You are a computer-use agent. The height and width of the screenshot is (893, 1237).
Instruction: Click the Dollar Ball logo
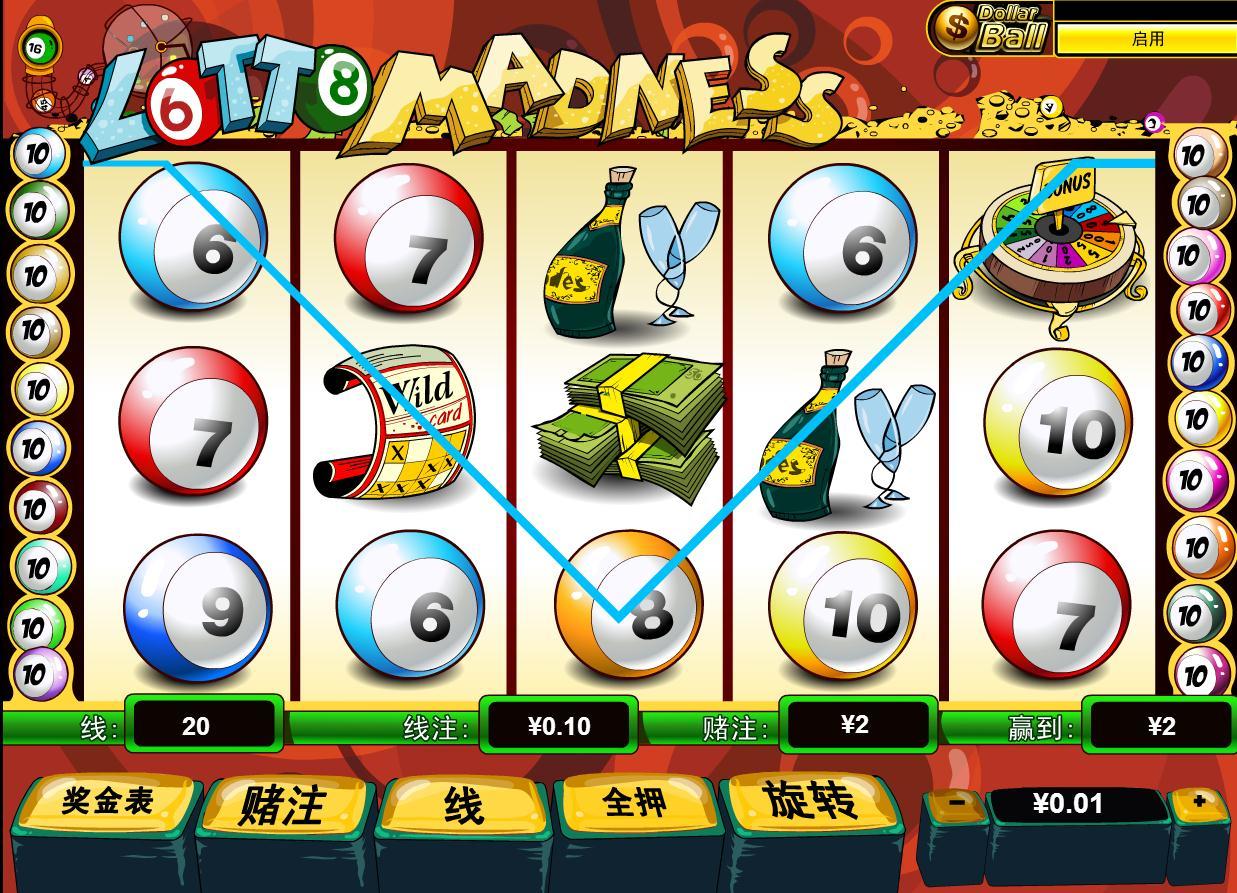click(990, 27)
